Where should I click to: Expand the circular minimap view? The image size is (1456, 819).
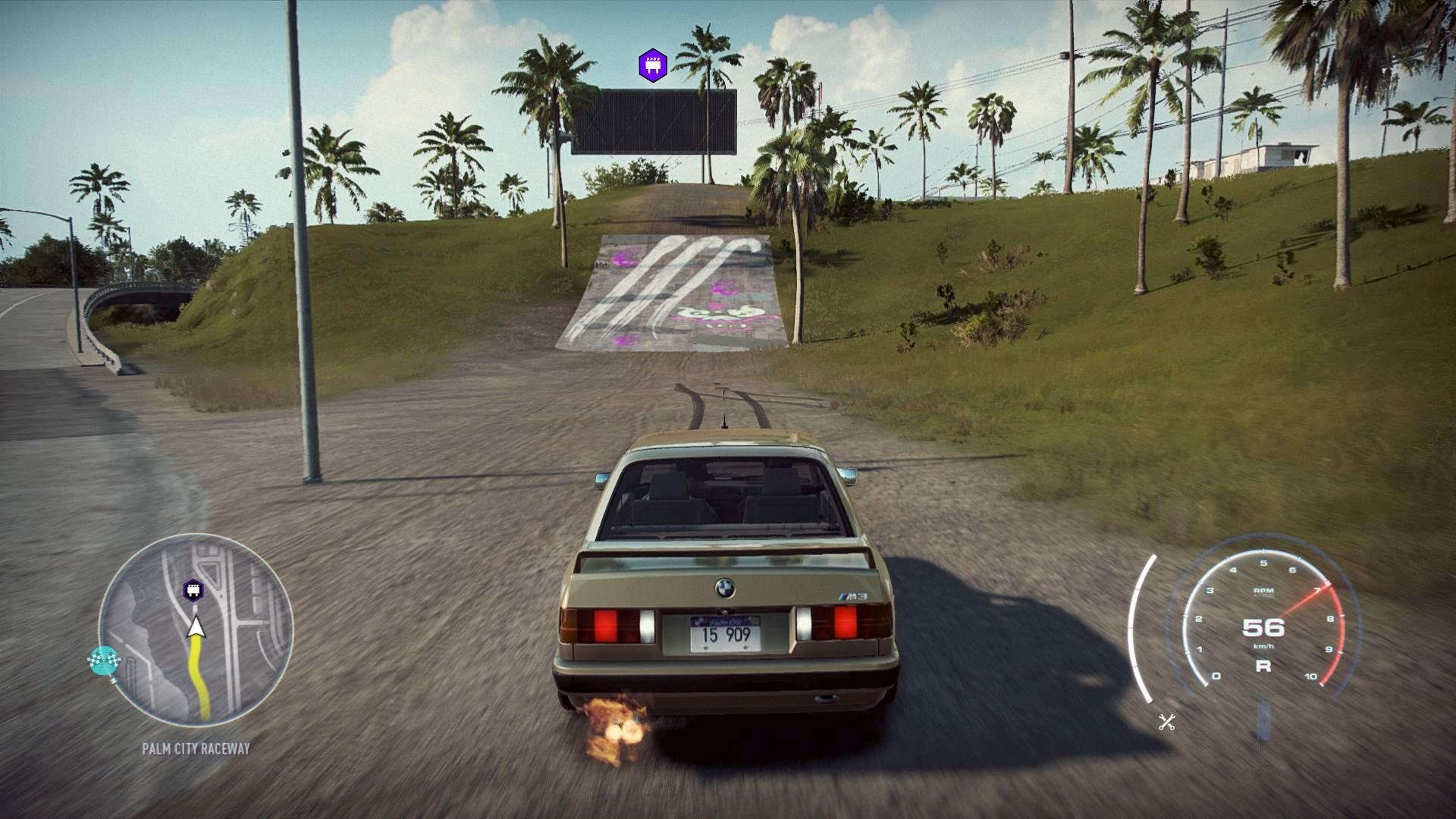click(x=193, y=641)
